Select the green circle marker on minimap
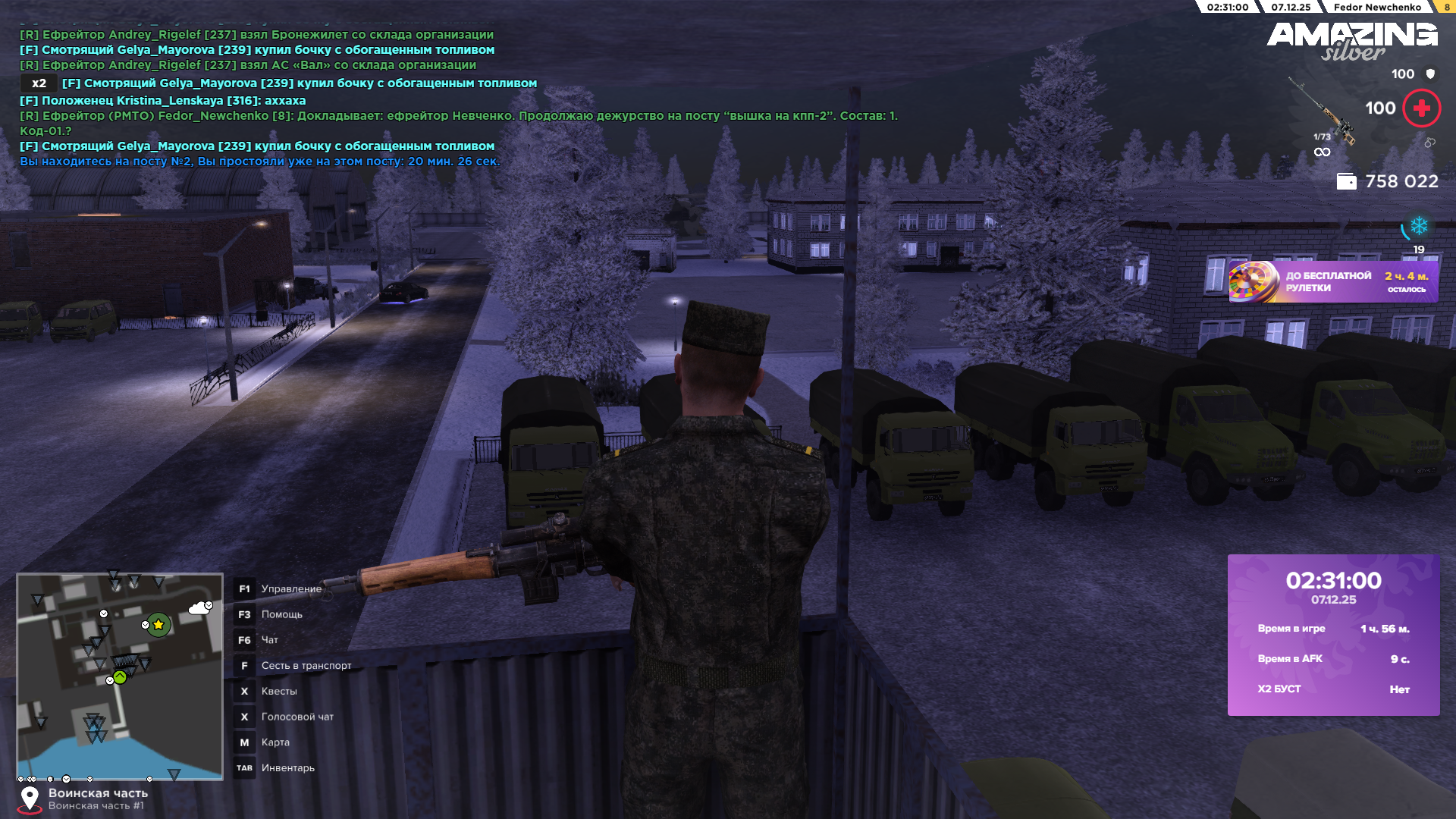1456x819 pixels. pyautogui.click(x=120, y=677)
